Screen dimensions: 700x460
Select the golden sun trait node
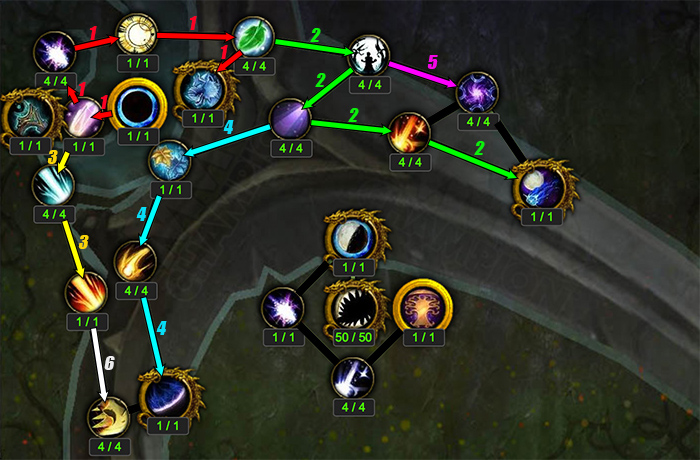(x=135, y=36)
